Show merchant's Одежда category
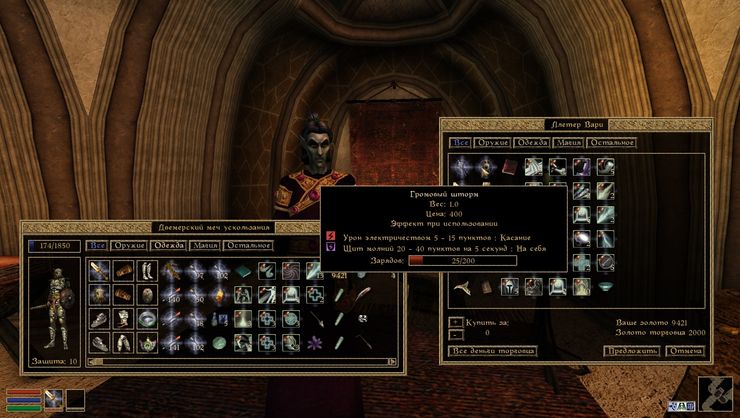This screenshot has height=418, width=740. point(530,143)
